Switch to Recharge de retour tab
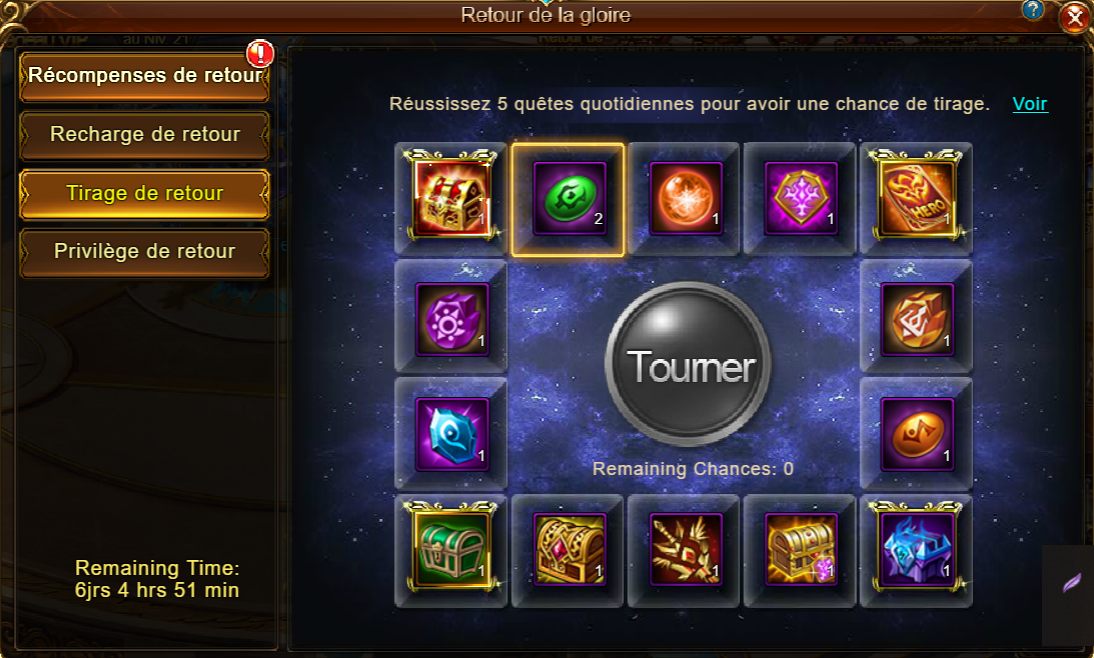The width and height of the screenshot is (1094, 658). coord(144,134)
